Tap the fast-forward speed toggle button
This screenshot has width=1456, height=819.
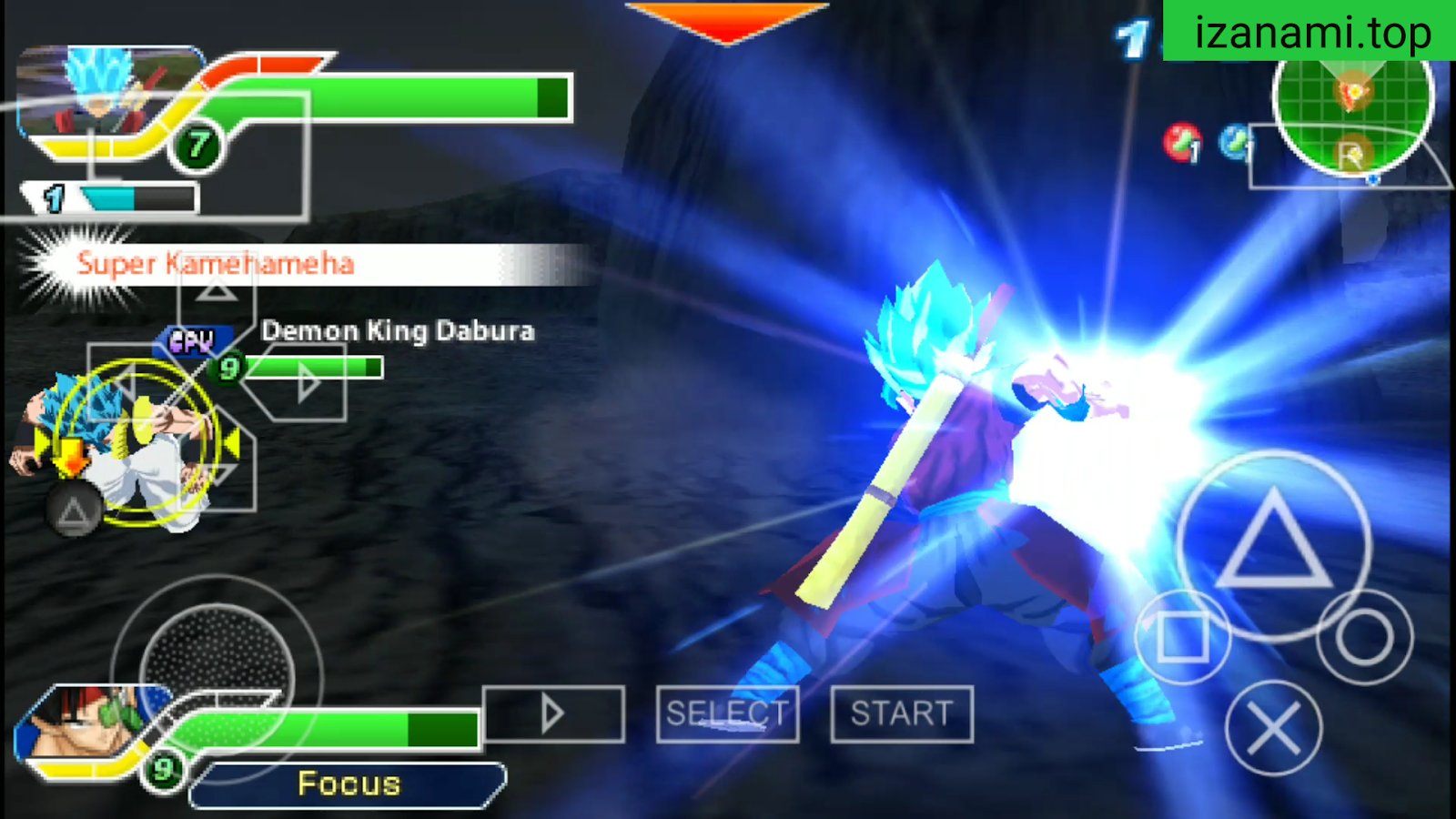555,714
